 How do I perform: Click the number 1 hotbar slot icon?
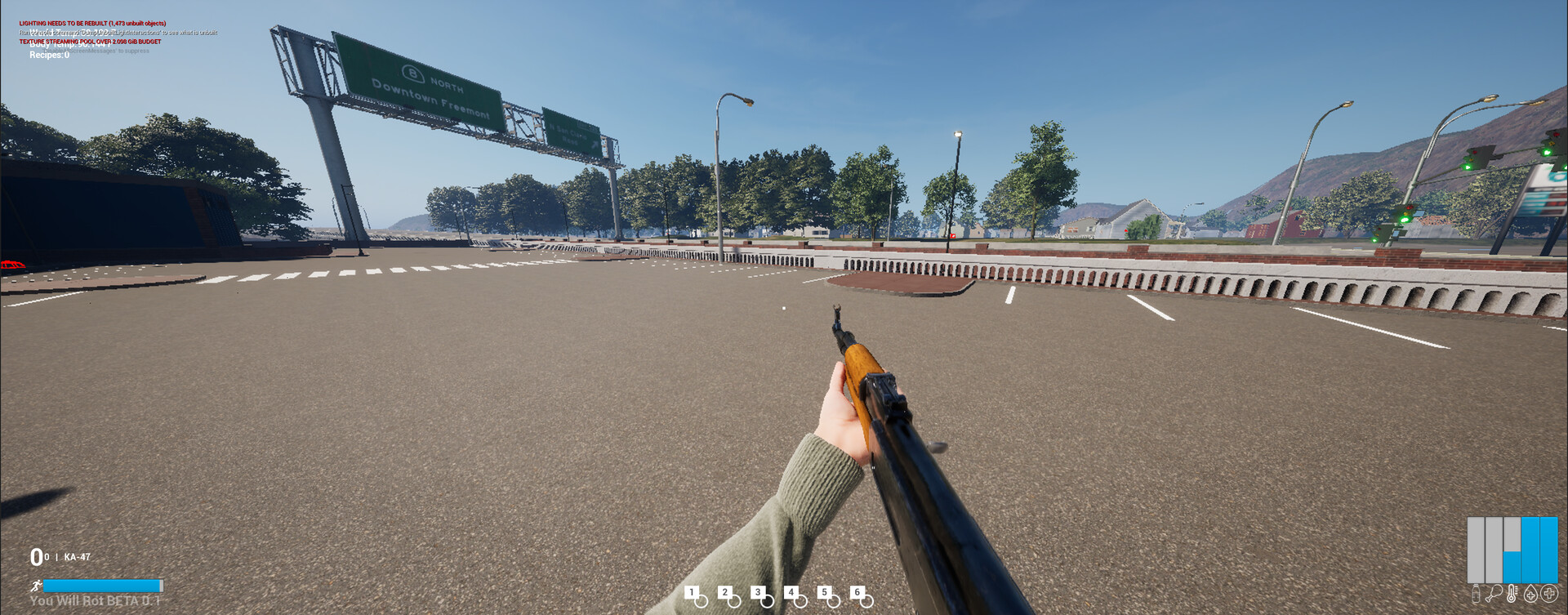click(692, 593)
